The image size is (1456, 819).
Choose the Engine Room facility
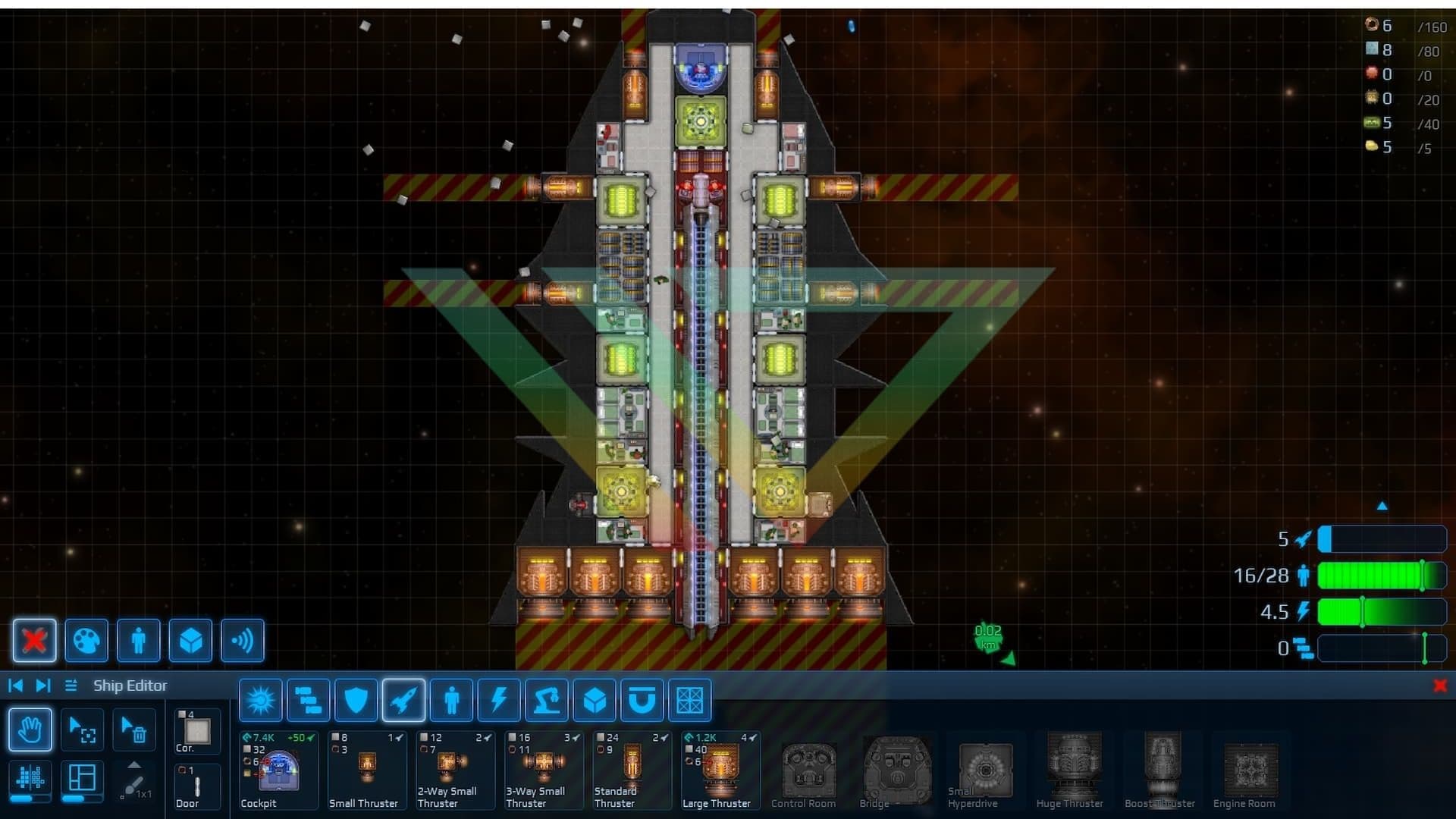[x=1246, y=770]
